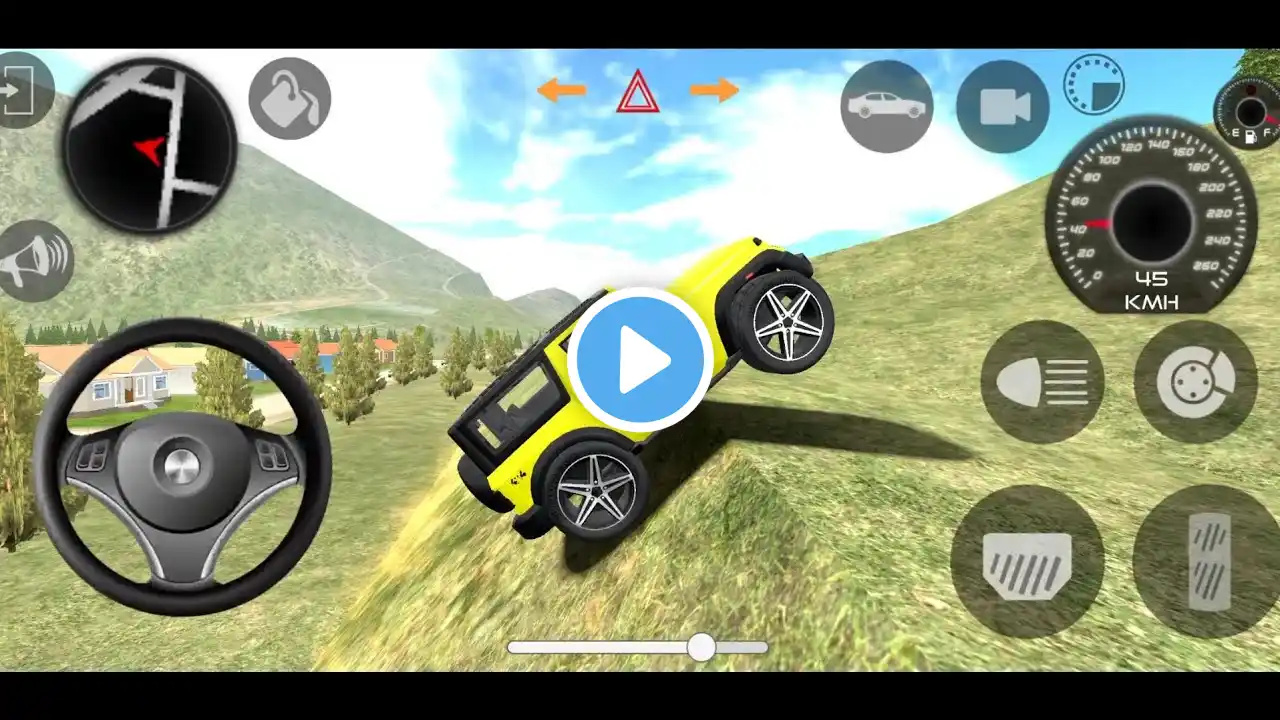The height and width of the screenshot is (720, 1280).
Task: Switch view with the camera button
Action: click(x=1002, y=107)
